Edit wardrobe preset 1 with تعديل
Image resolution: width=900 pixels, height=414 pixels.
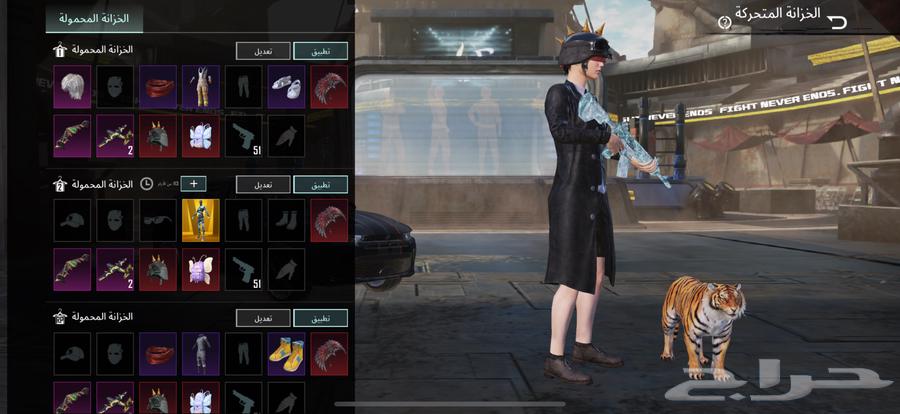(x=264, y=50)
